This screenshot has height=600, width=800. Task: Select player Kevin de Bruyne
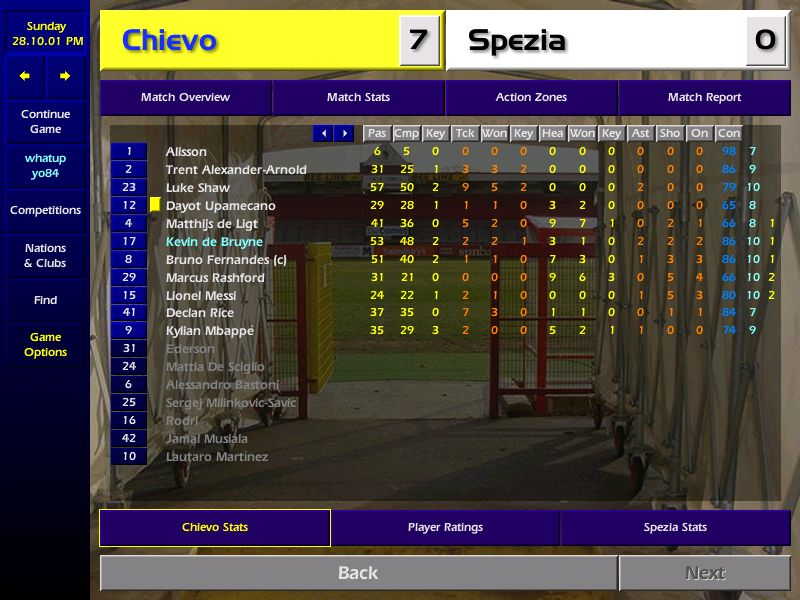click(214, 242)
